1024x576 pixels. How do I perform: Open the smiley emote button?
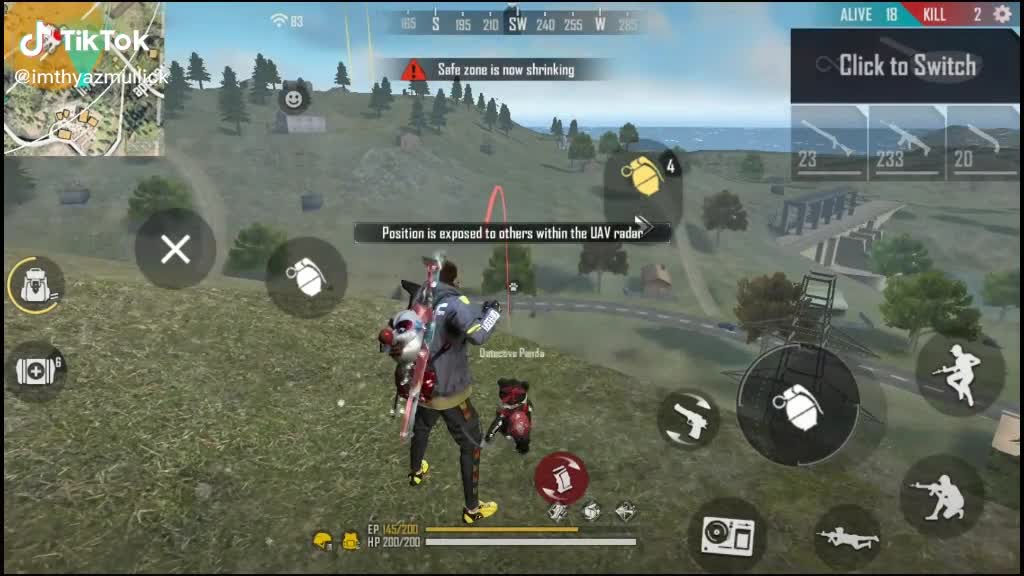coord(293,98)
